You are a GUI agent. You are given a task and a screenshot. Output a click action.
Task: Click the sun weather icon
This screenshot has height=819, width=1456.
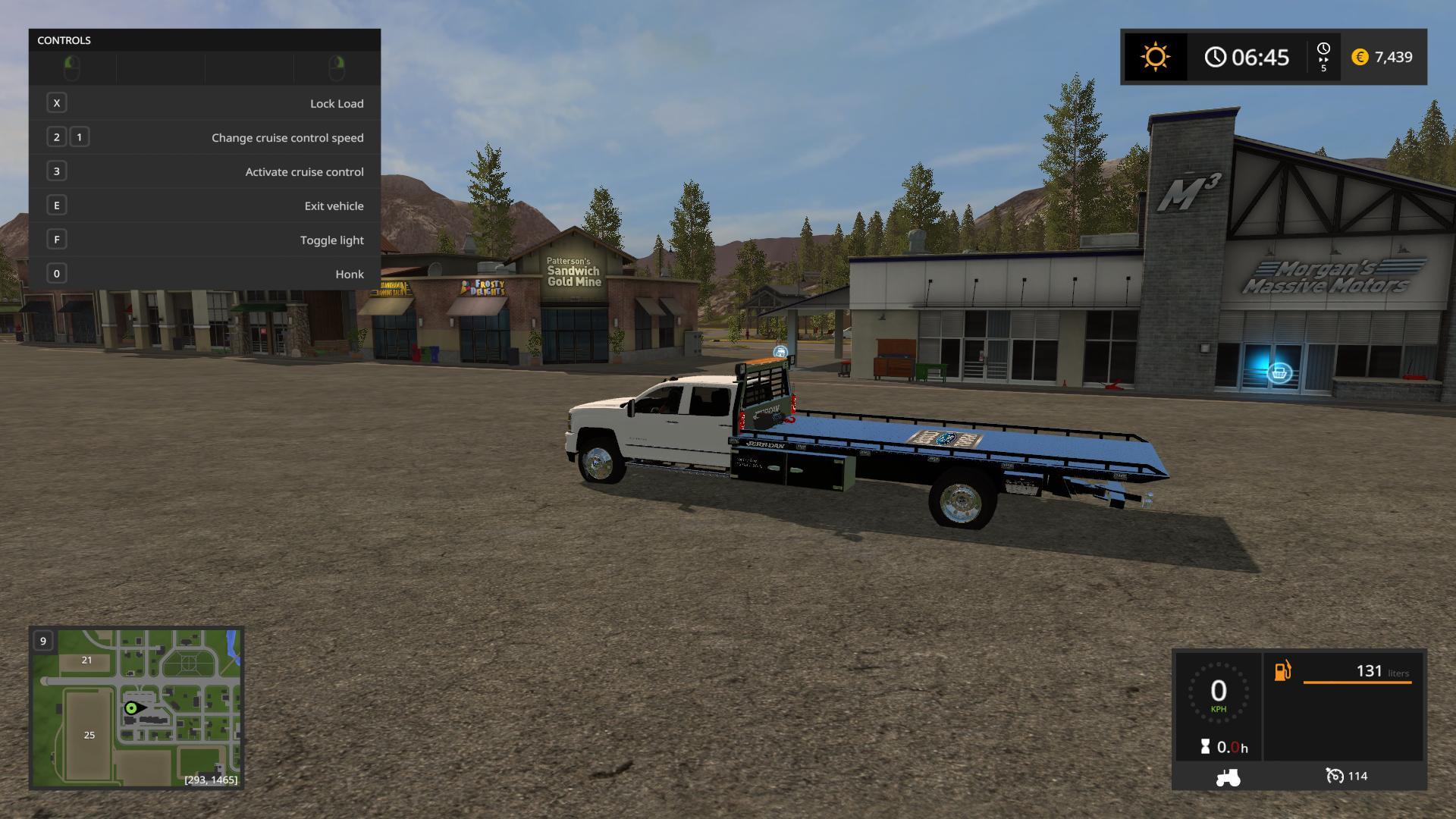click(x=1155, y=58)
